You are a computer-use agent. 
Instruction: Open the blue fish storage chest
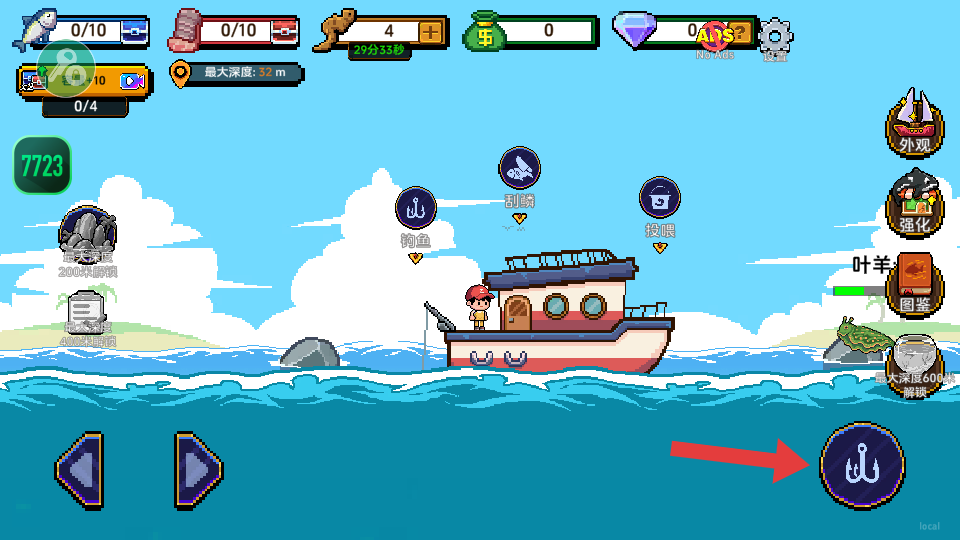click(134, 32)
